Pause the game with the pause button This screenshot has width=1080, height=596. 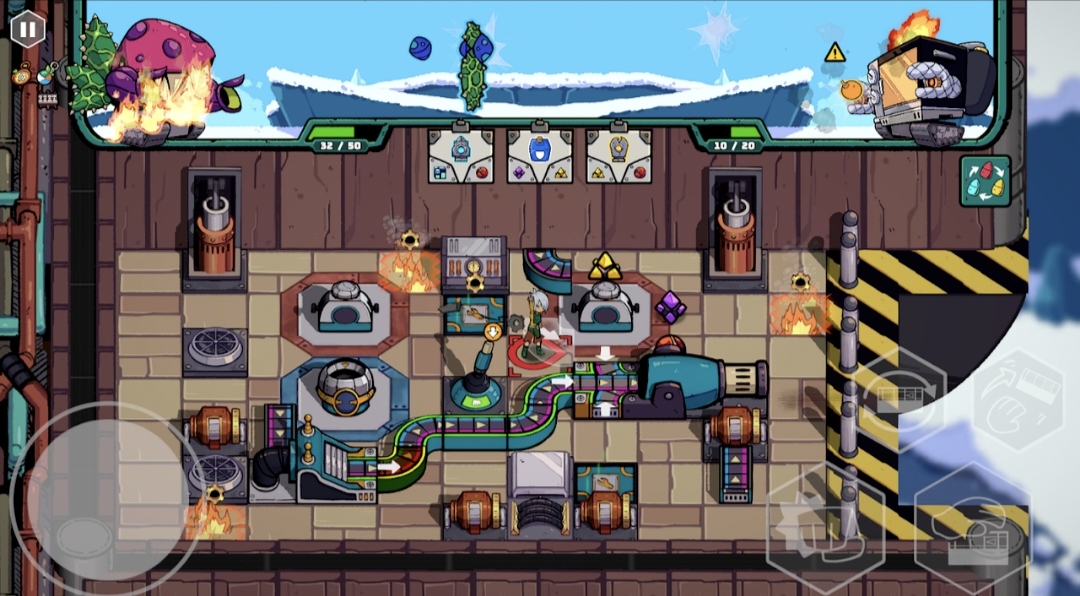point(27,29)
